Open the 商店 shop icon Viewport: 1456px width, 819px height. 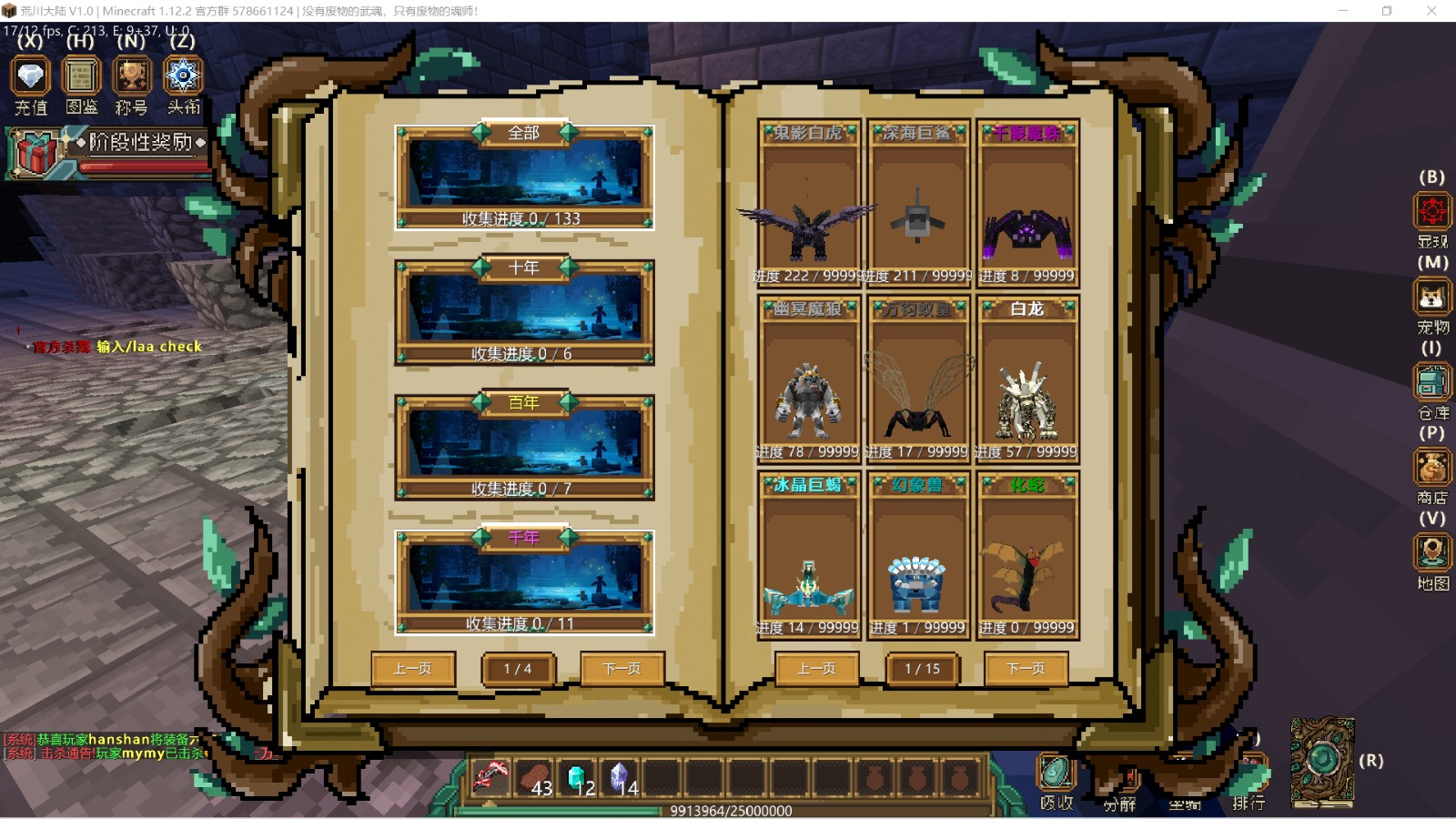click(1431, 468)
